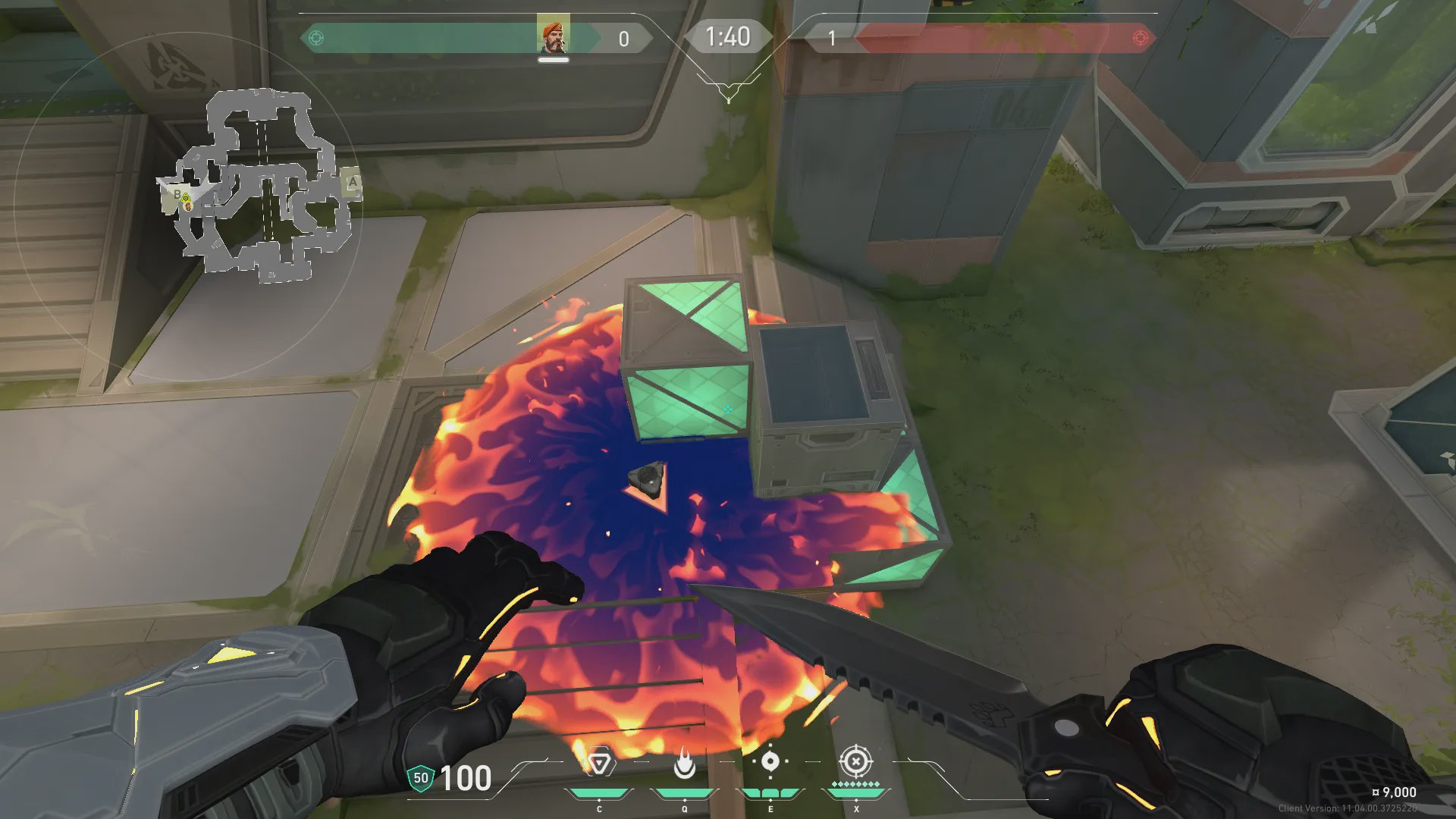The height and width of the screenshot is (819, 1456).
Task: Select the A site marker on minimap
Action: pyautogui.click(x=352, y=183)
